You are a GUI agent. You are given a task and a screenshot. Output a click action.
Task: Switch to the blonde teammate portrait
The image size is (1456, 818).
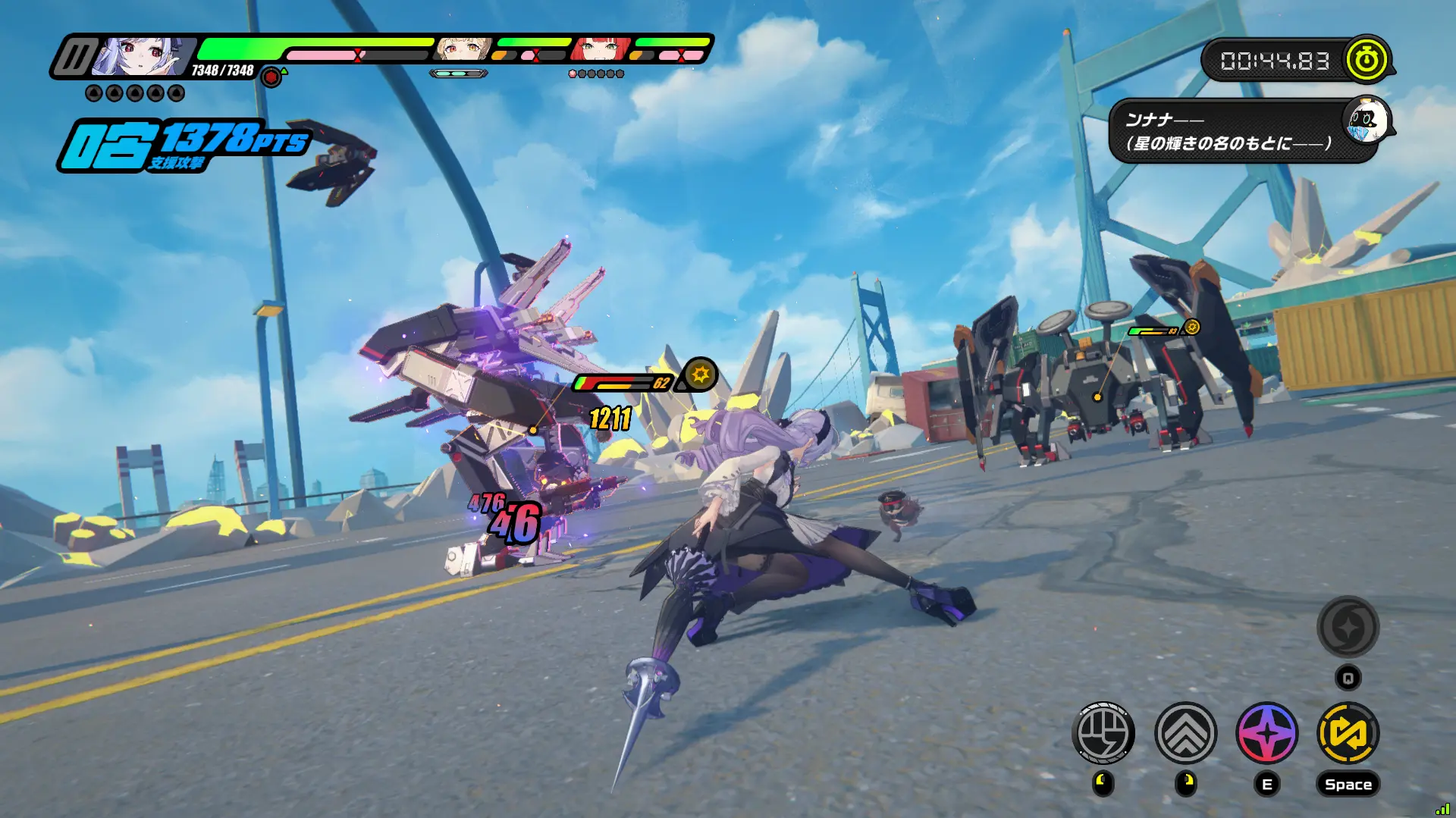[x=462, y=49]
